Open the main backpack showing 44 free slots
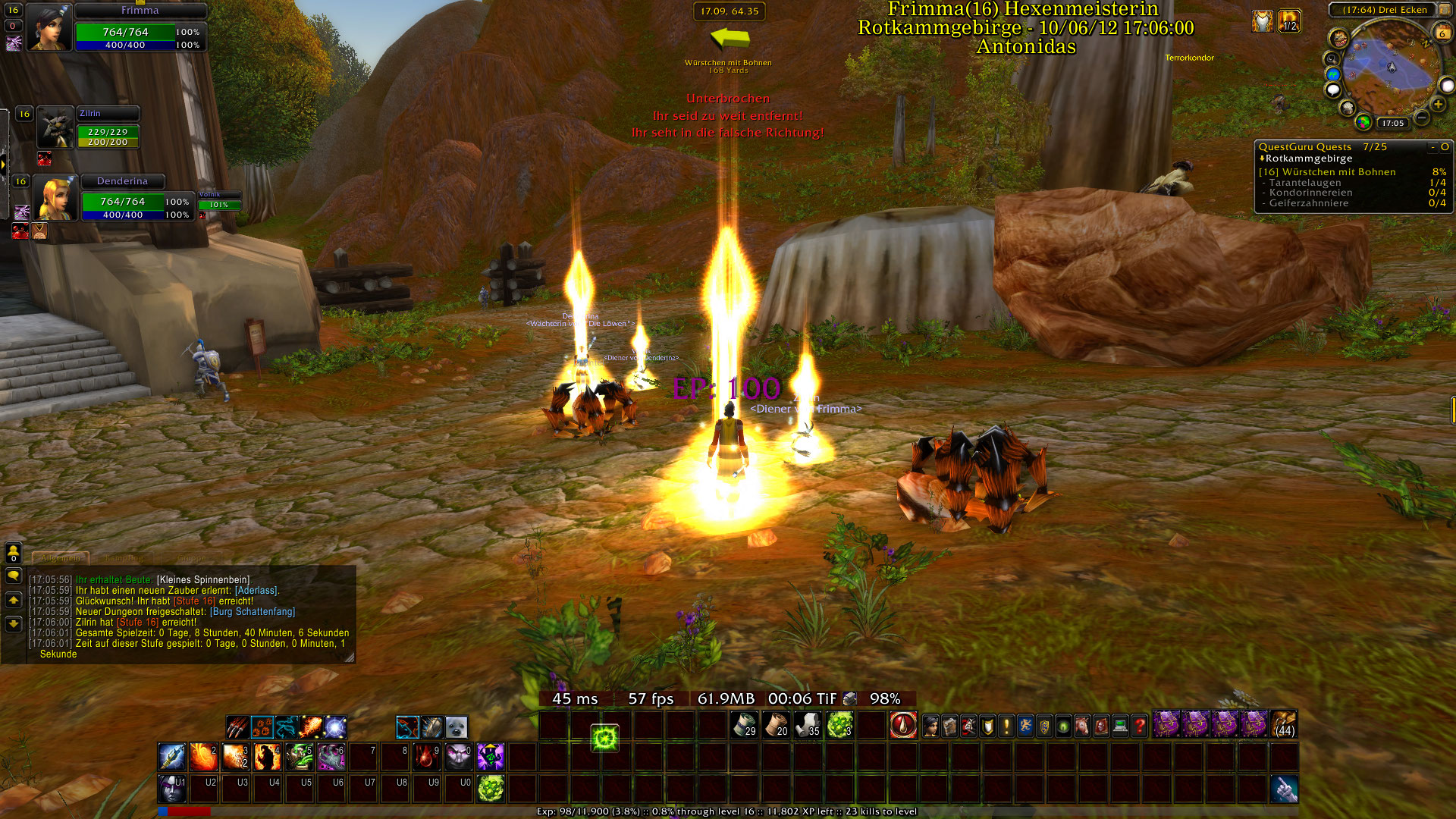Image resolution: width=1456 pixels, height=819 pixels. point(1284,724)
